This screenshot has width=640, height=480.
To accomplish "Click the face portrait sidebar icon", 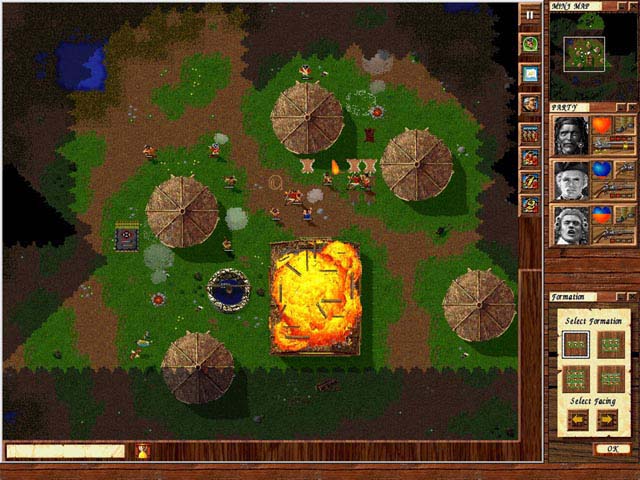I will coord(530,103).
